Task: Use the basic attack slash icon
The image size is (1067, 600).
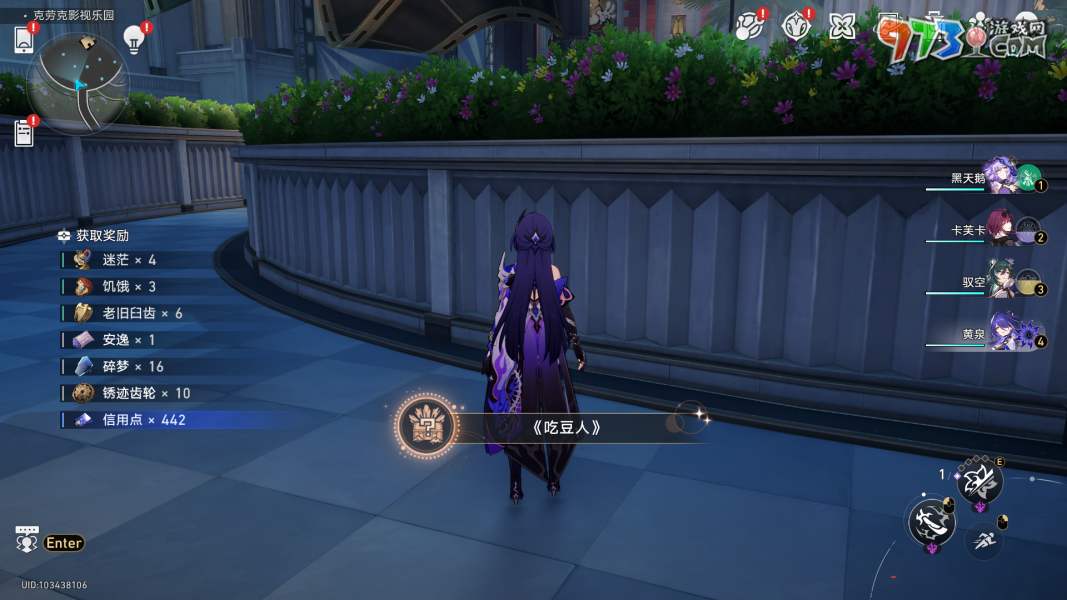Action: coord(931,522)
